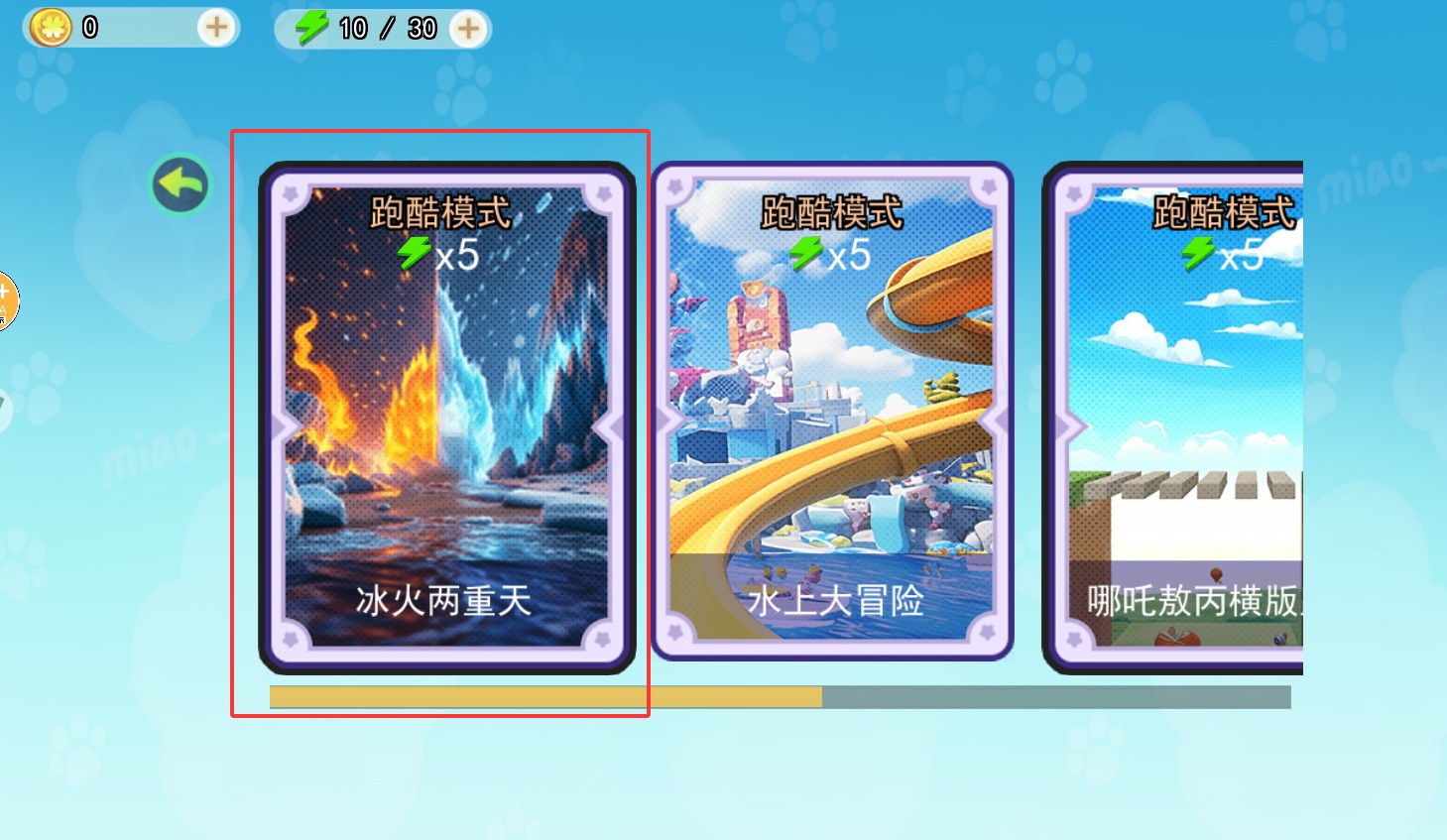Add more gold coins with plus button
Viewport: 1447px width, 840px height.
pos(216,28)
